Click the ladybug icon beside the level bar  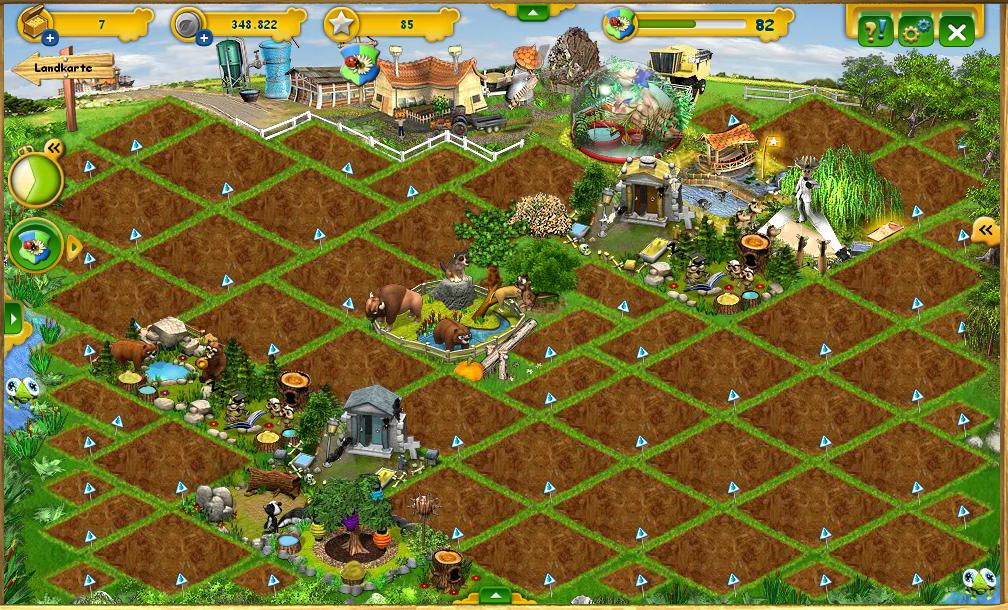(620, 24)
